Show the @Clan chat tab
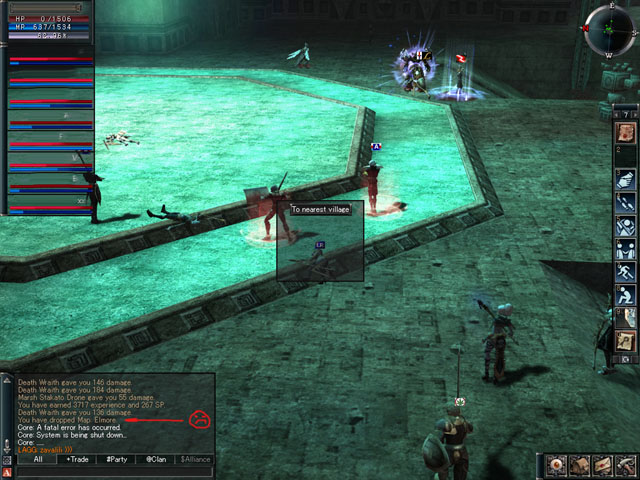This screenshot has height=480, width=640. [155, 459]
